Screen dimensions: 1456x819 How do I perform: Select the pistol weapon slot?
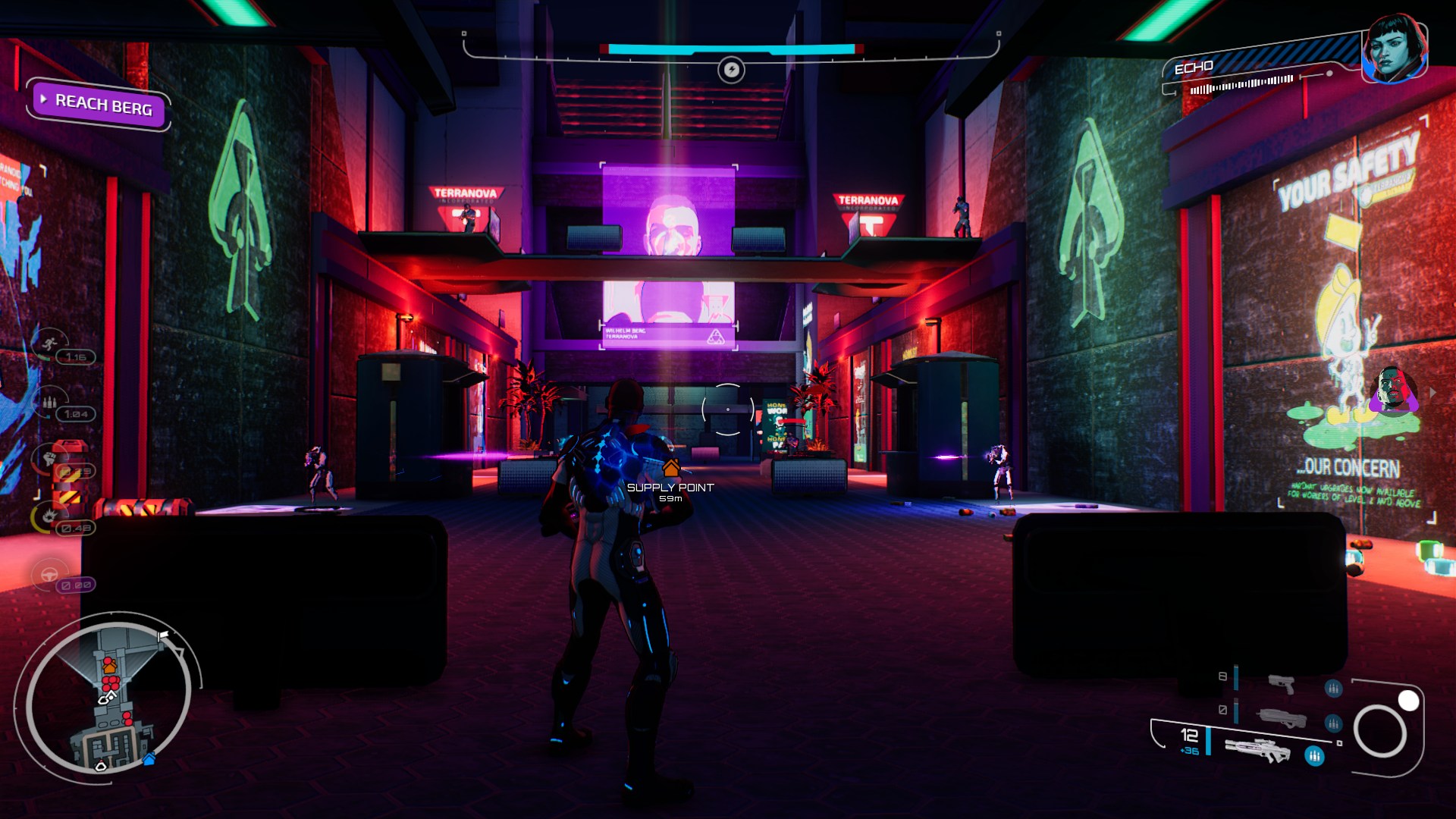point(1282,683)
